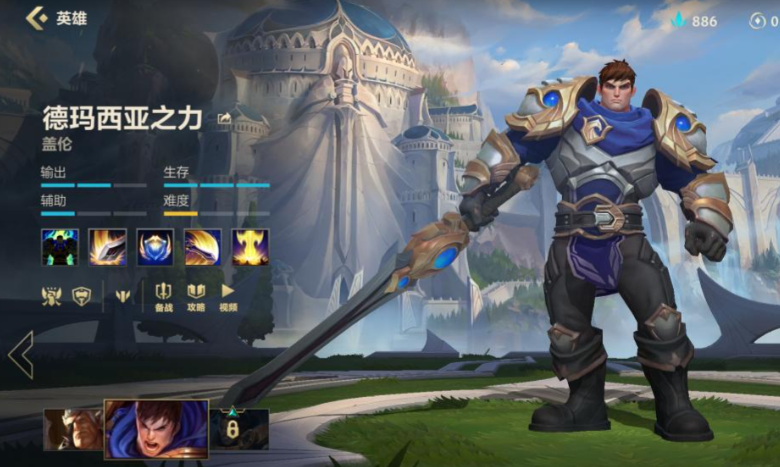Open the 攻略 guide button
This screenshot has width=780, height=467.
(x=196, y=296)
